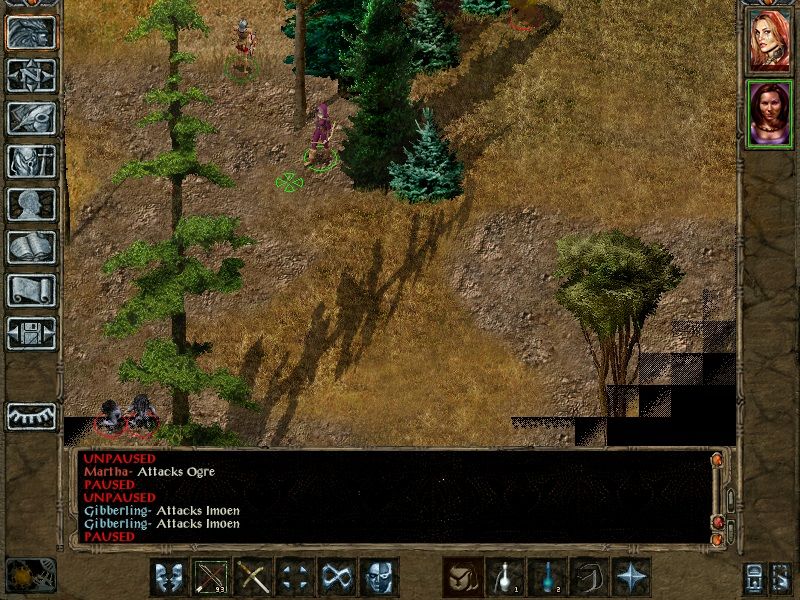Open the journal quill button
The image size is (800, 600).
pyautogui.click(x=31, y=118)
